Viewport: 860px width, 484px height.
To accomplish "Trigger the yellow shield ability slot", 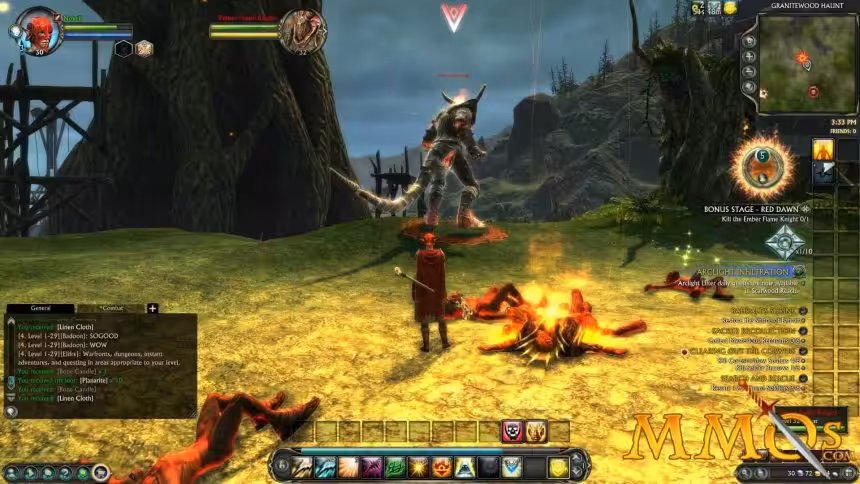I will [x=558, y=467].
